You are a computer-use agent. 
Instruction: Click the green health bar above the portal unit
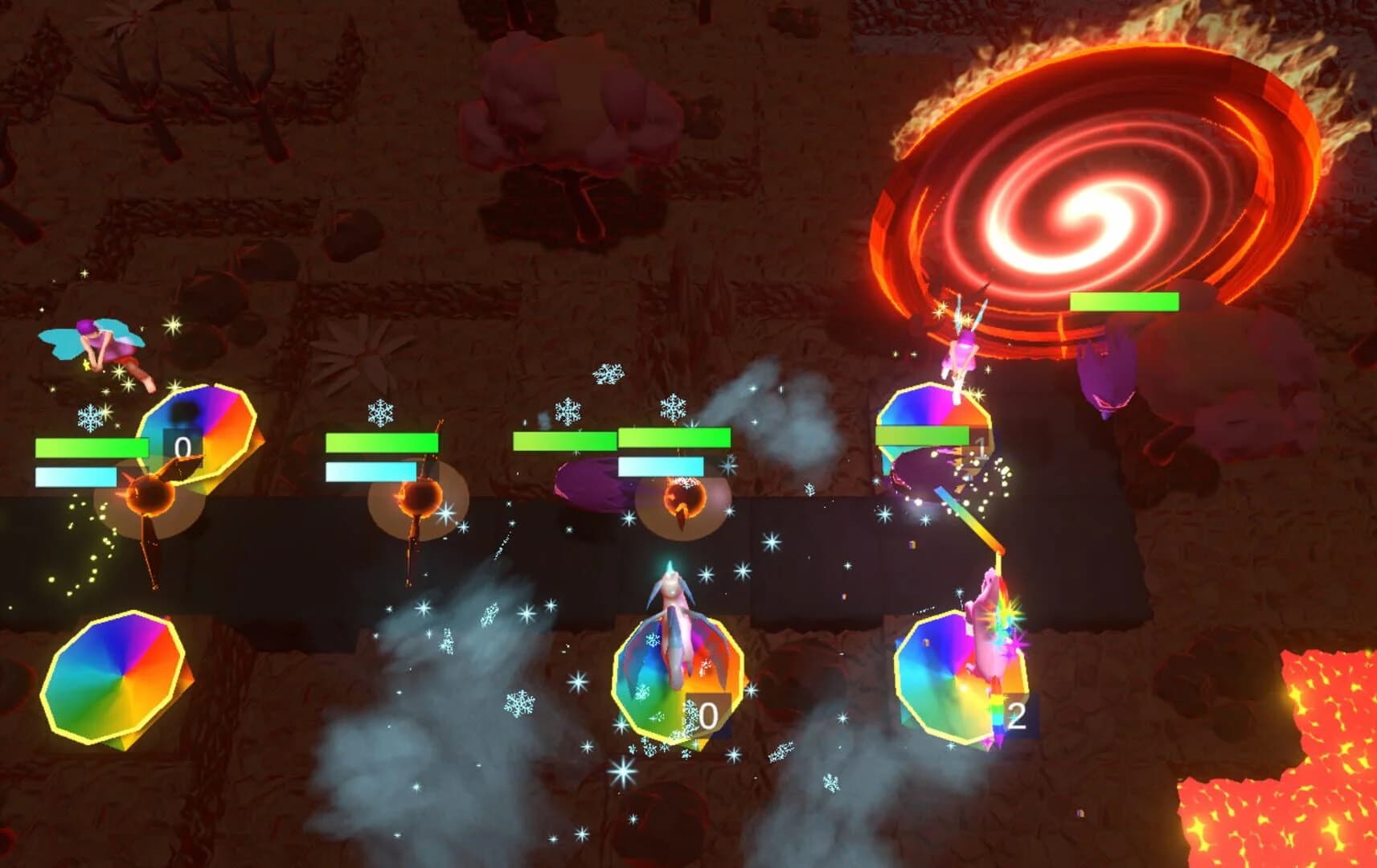[x=1125, y=300]
